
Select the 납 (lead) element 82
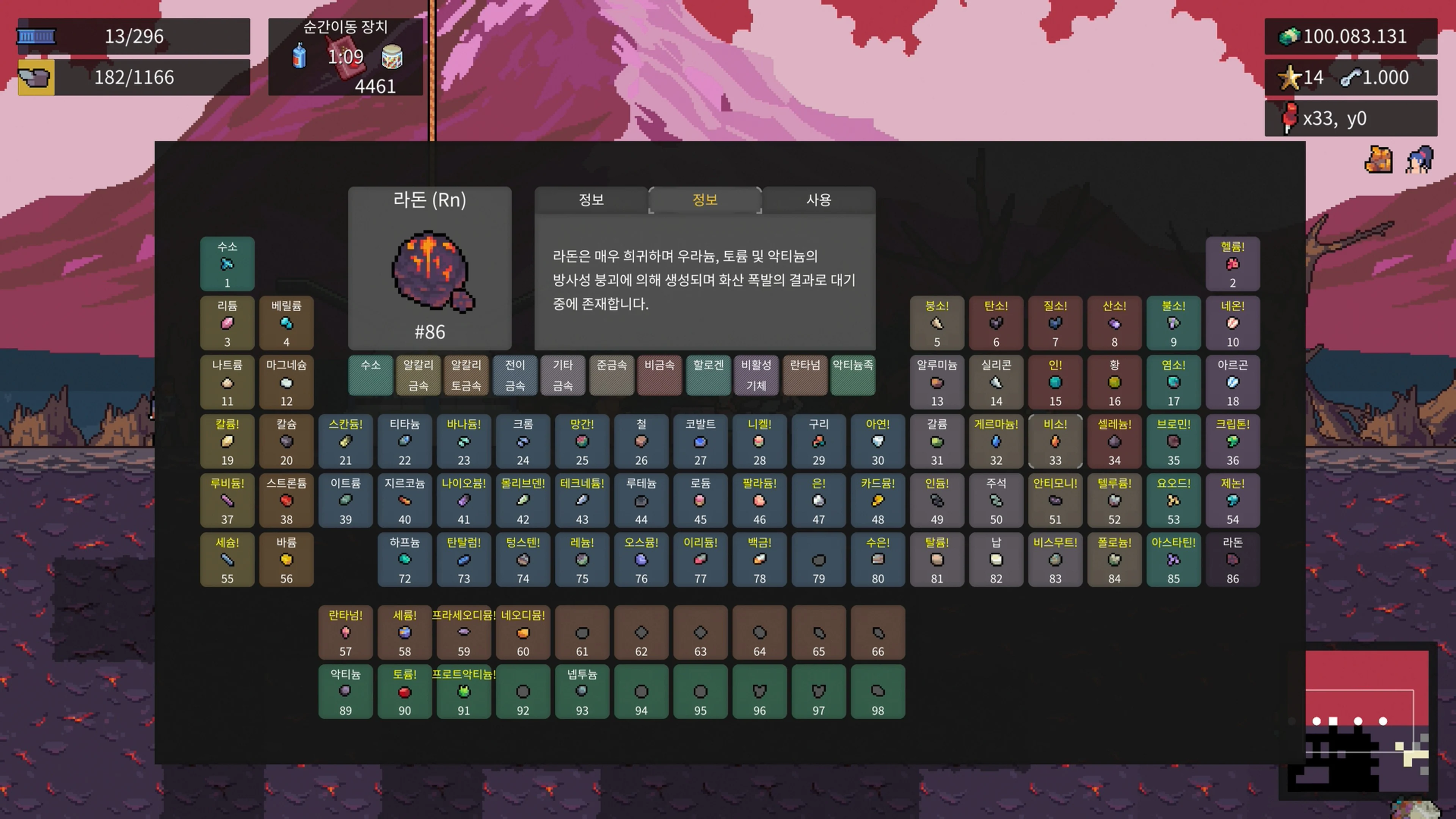(x=996, y=560)
